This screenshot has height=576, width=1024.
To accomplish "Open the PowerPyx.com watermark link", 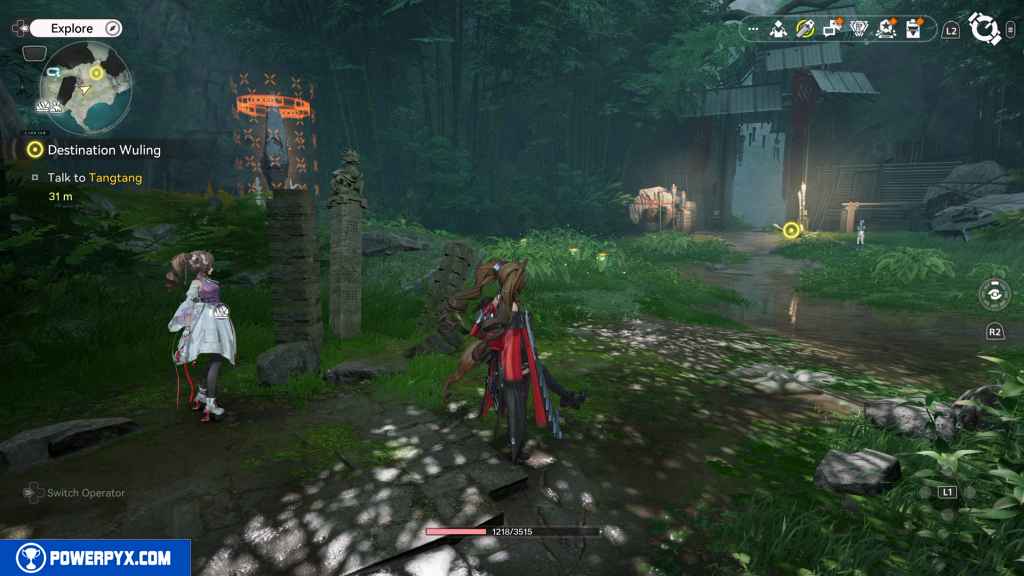I will click(x=95, y=558).
